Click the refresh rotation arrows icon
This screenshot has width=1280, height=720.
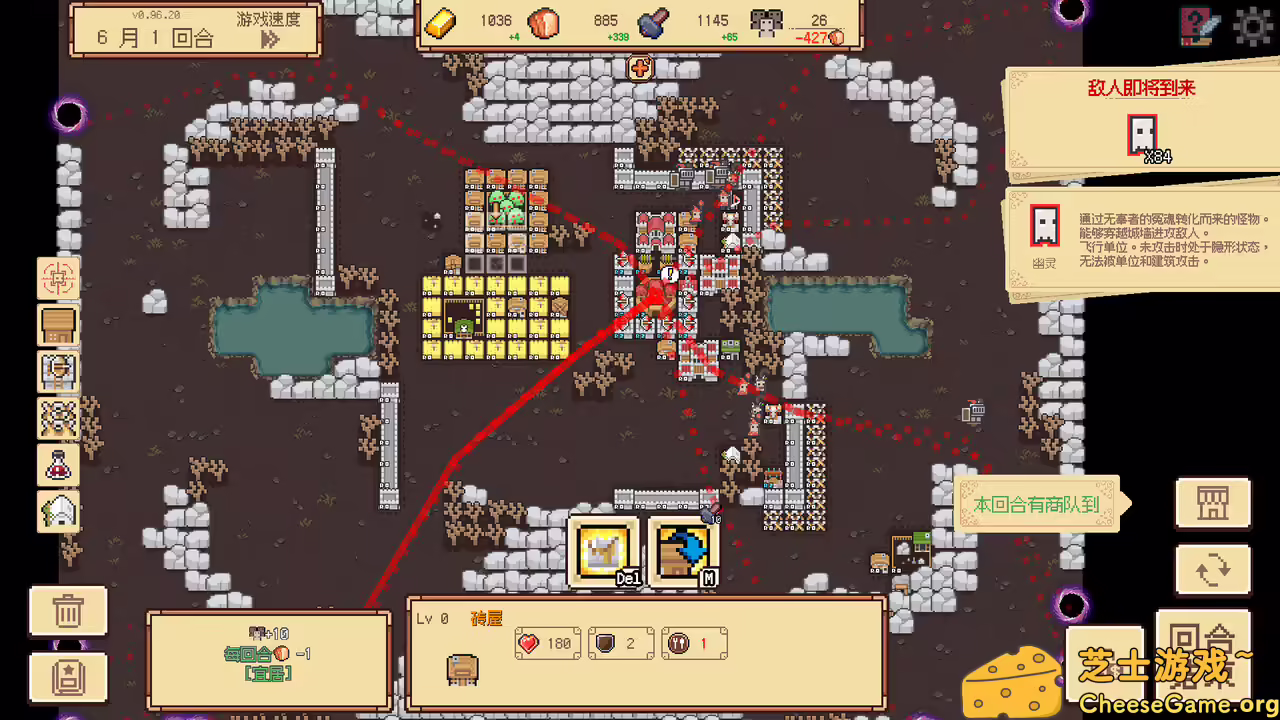click(1213, 569)
